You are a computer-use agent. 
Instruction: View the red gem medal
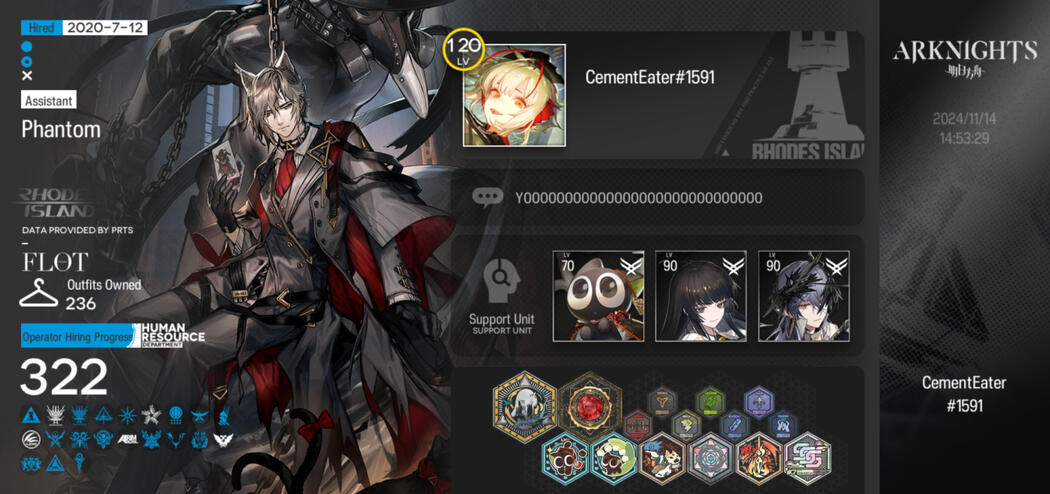(x=589, y=405)
